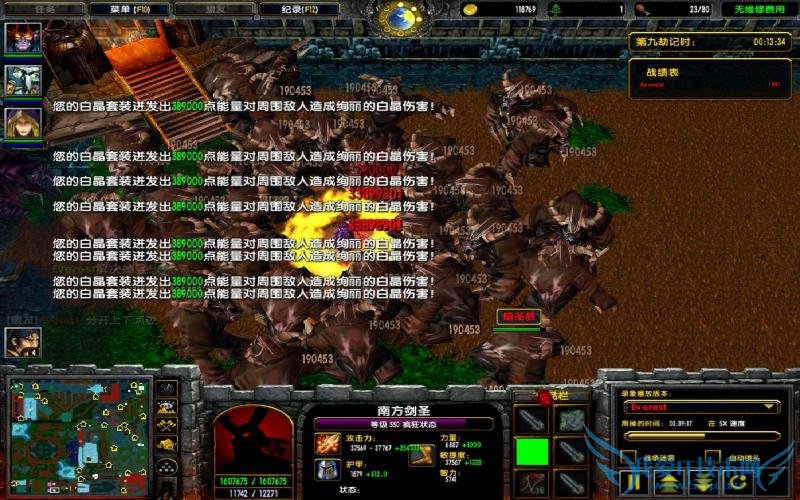
Task: Click the replay progress bar
Action: tap(700, 437)
